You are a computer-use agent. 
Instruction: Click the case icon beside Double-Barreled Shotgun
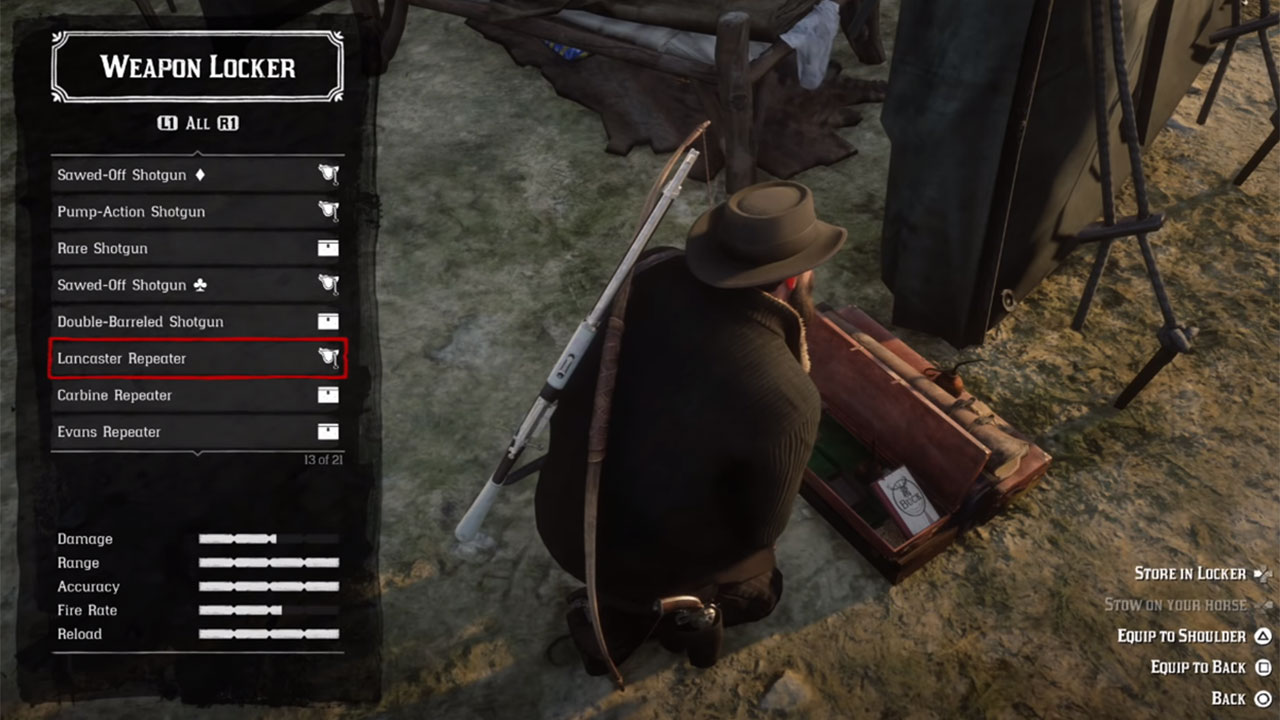[330, 321]
